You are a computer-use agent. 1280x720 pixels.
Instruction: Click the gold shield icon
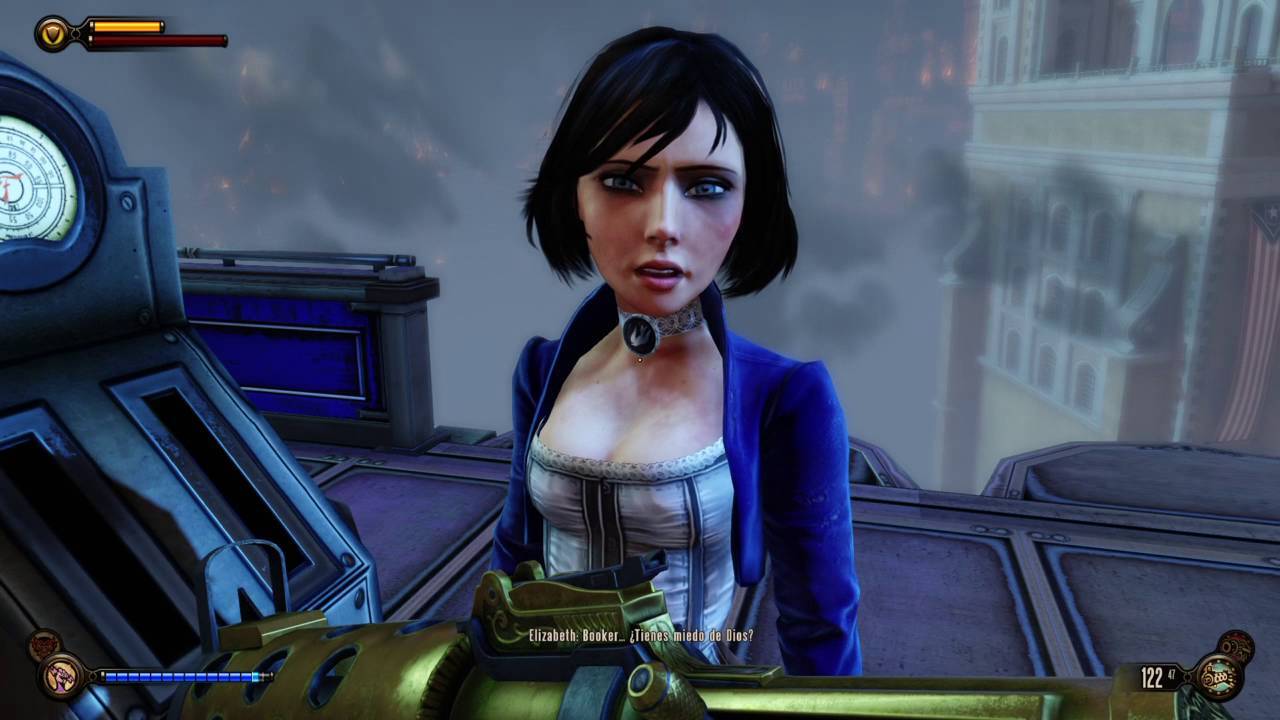tap(51, 33)
